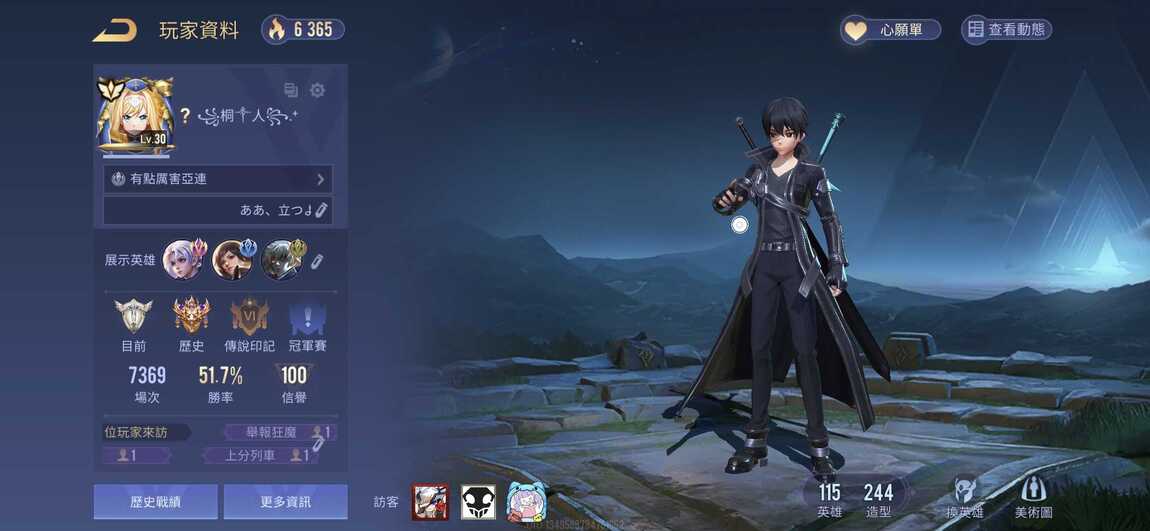1150x531 pixels.
Task: Open the black-and-white skull visitor avatar
Action: 478,502
